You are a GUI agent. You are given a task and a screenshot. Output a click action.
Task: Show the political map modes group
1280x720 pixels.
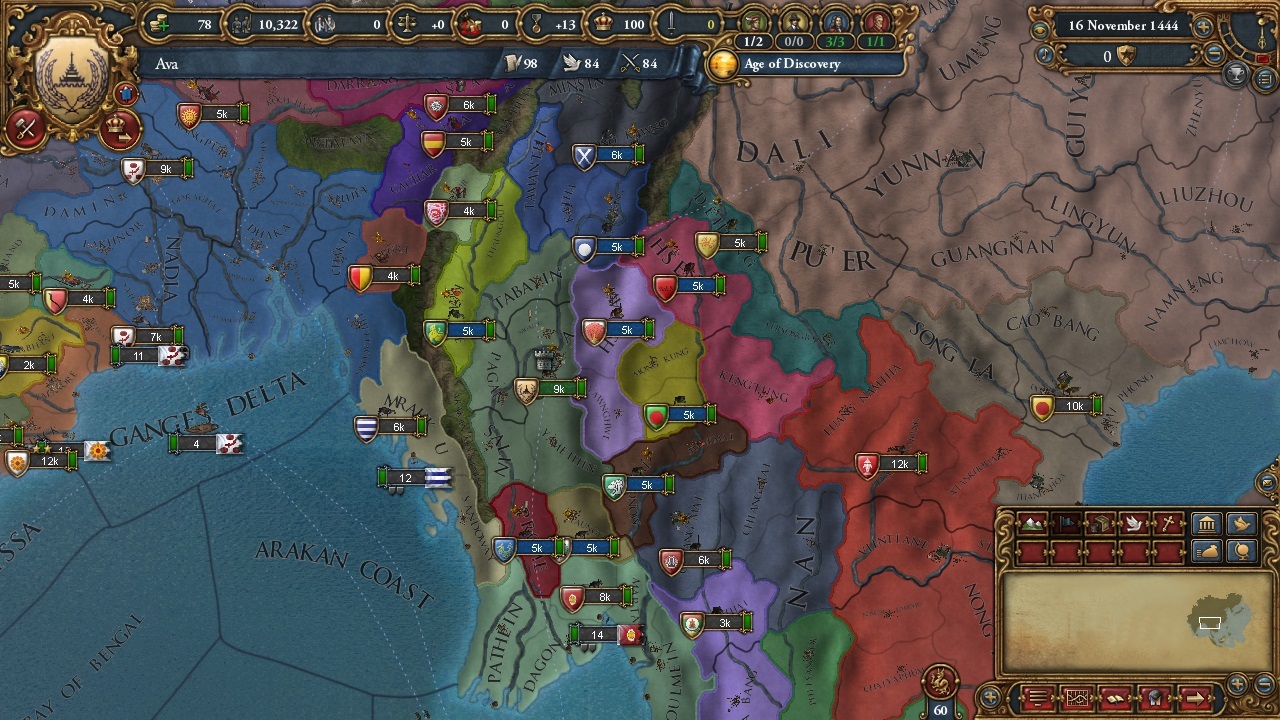[x=1207, y=524]
